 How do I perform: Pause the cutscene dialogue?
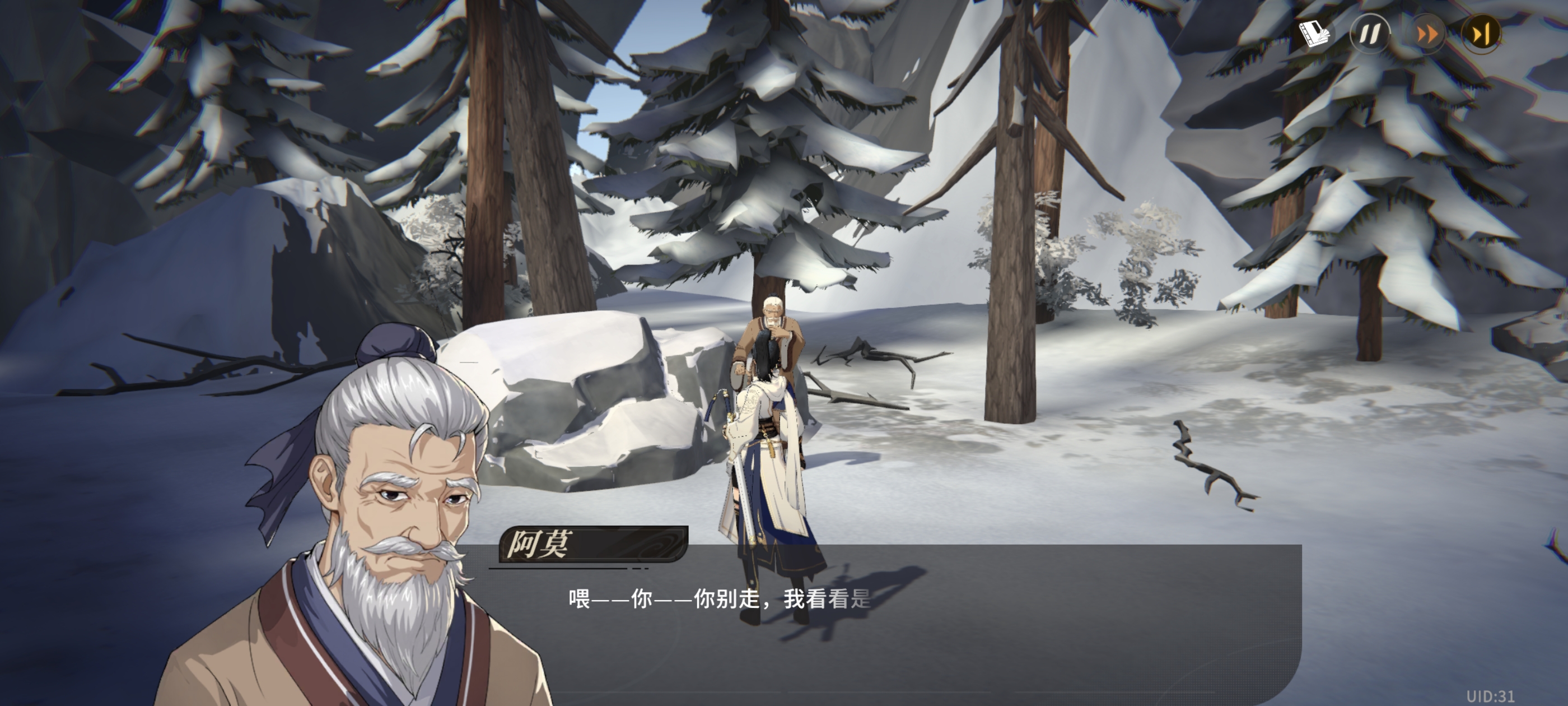1370,34
